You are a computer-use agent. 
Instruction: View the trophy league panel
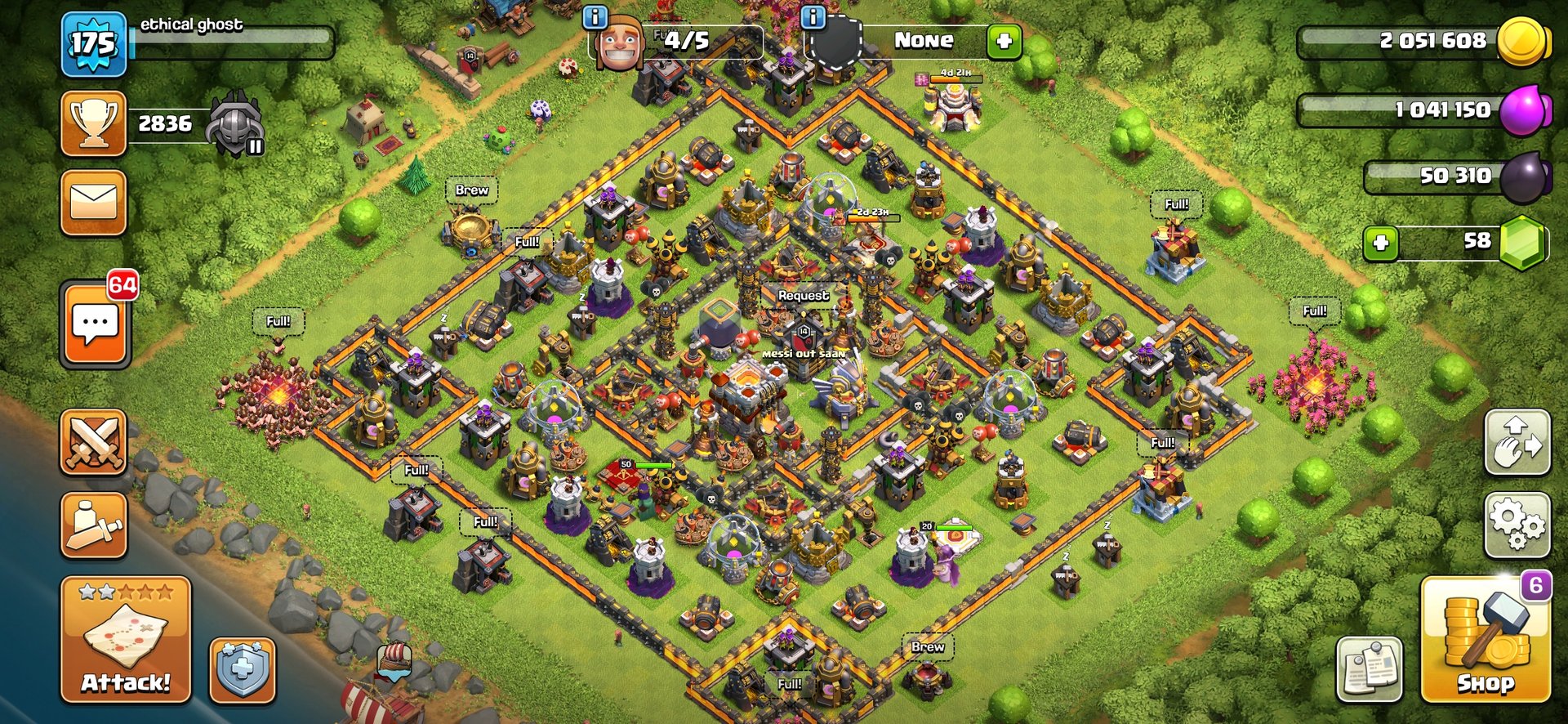click(x=94, y=123)
